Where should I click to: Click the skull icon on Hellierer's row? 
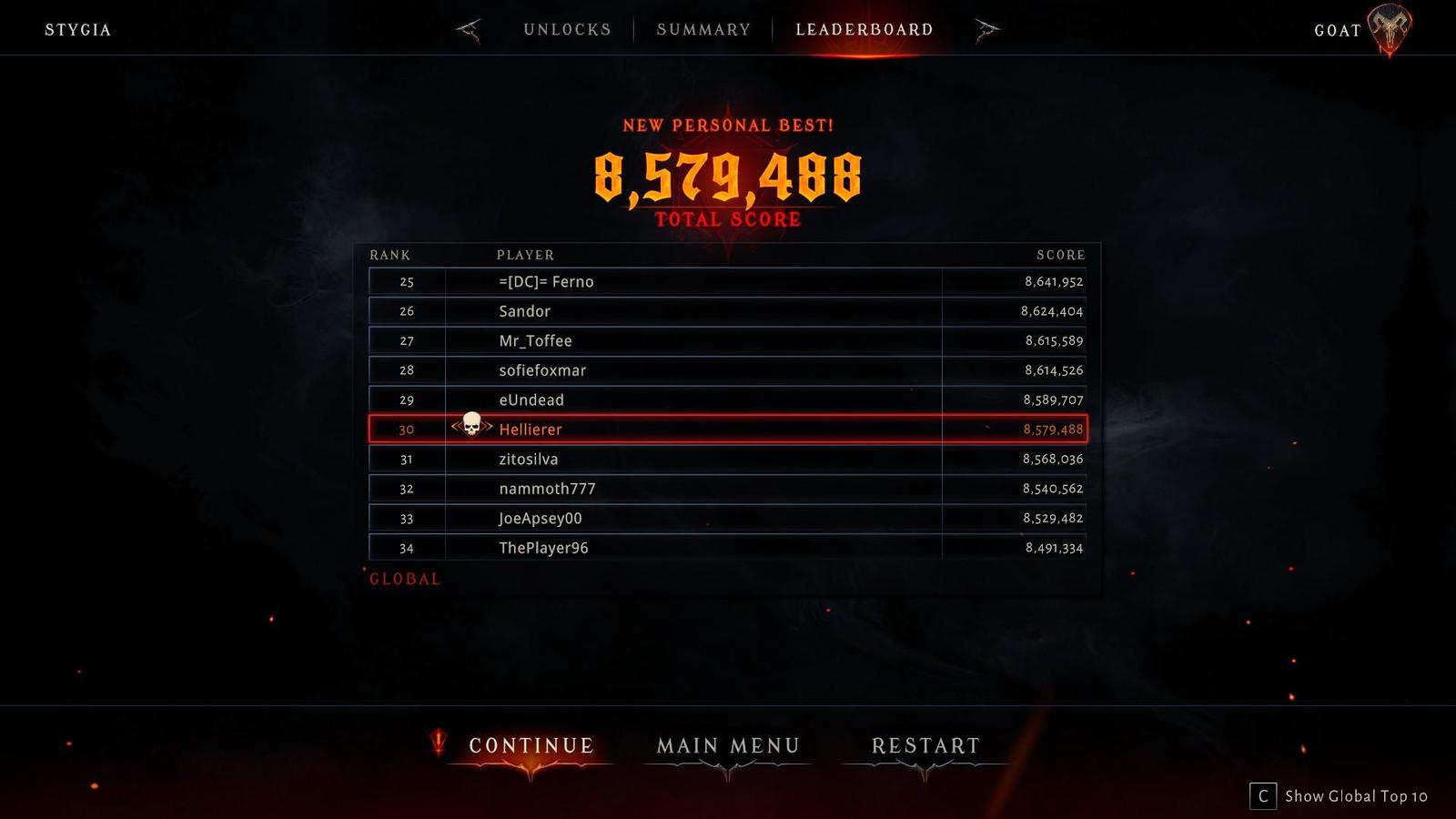coord(472,426)
